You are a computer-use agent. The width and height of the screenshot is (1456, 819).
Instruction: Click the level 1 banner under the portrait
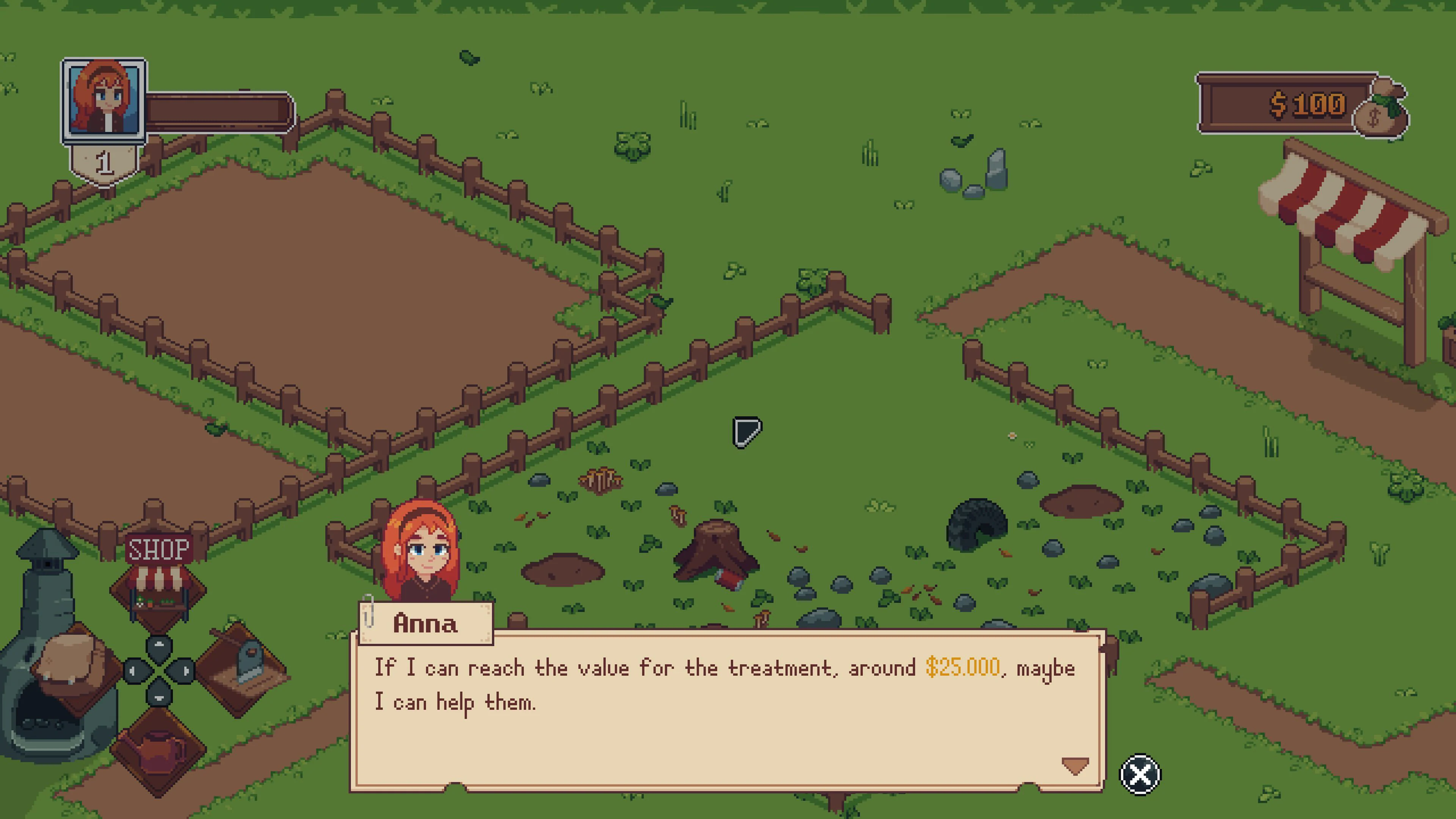point(104,162)
